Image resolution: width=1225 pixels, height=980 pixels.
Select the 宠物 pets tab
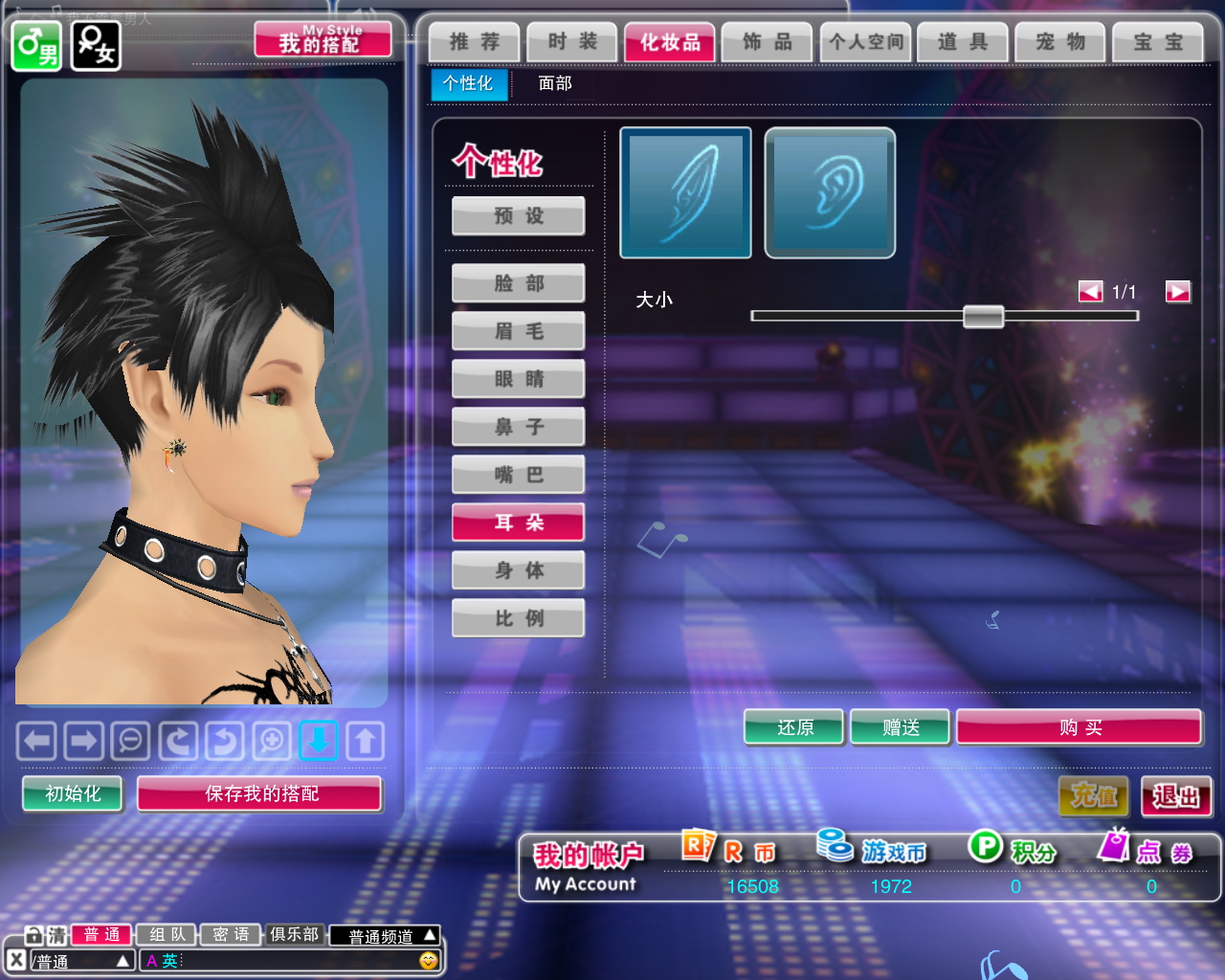coord(1060,42)
